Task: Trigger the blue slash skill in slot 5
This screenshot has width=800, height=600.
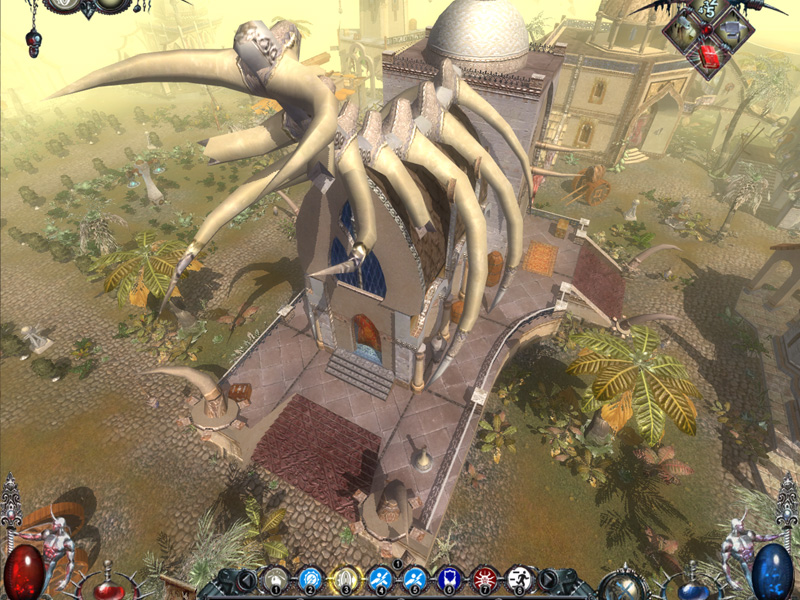Action: click(415, 579)
